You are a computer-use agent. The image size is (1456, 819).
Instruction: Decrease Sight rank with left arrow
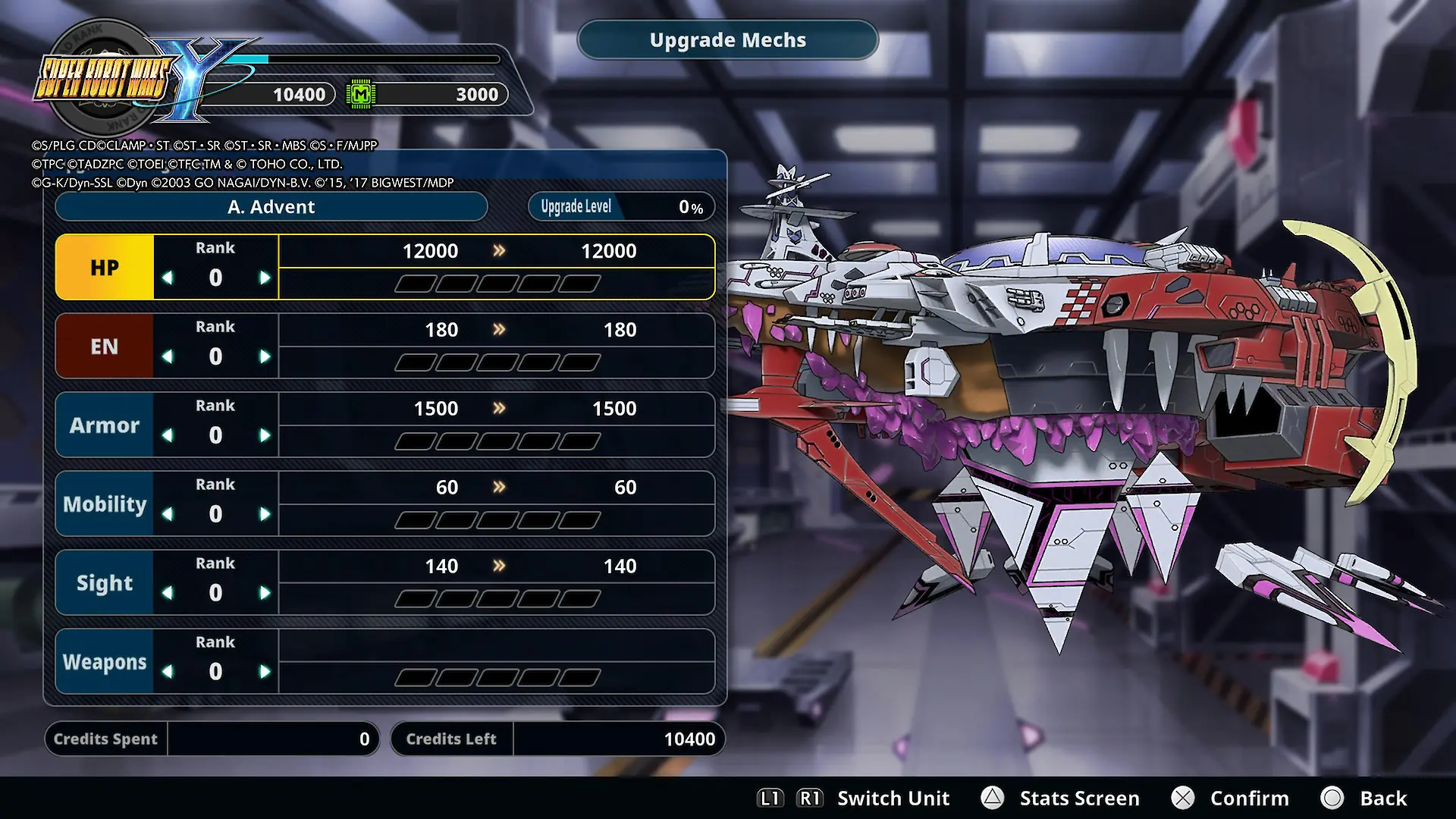[168, 594]
